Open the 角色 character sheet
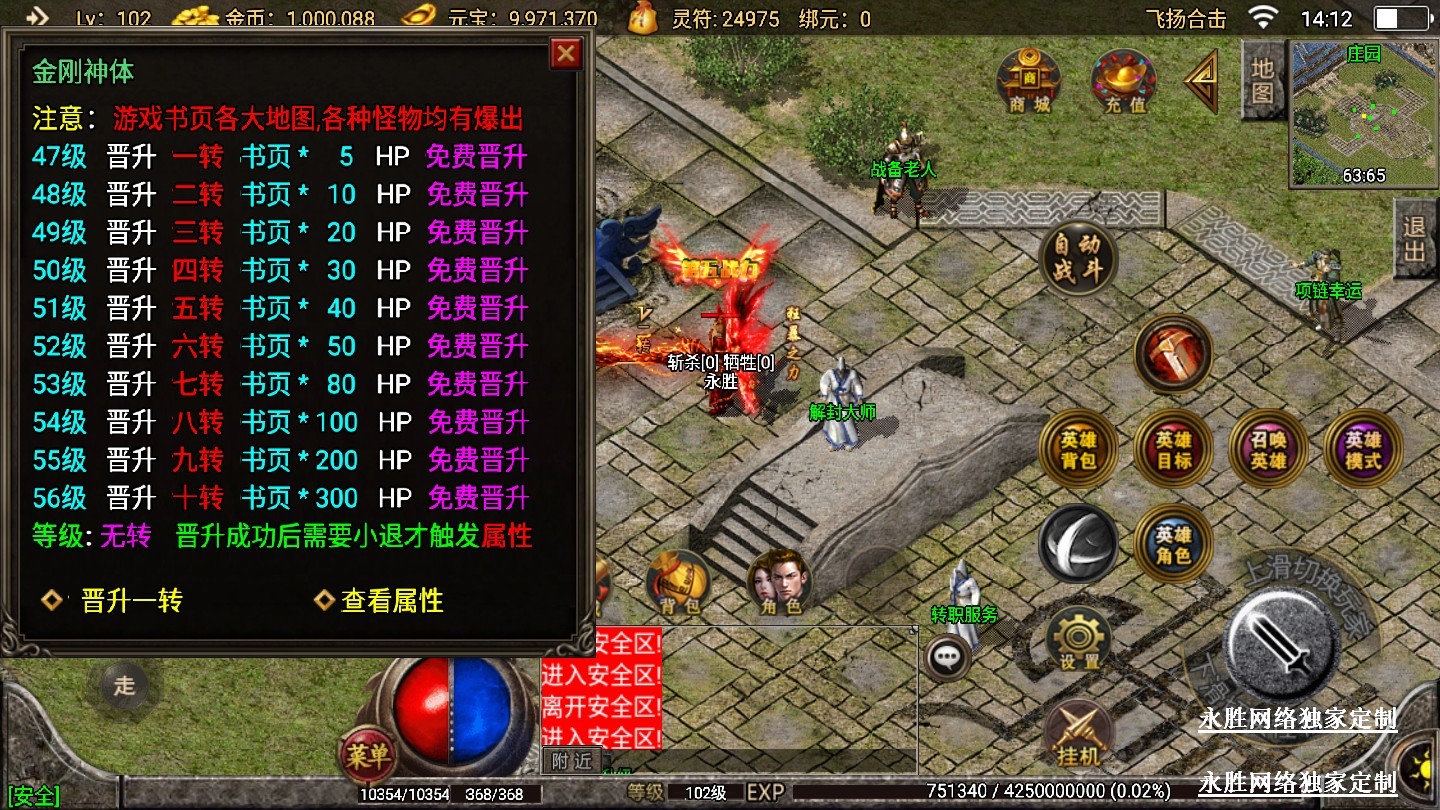1440x810 pixels. coord(780,583)
